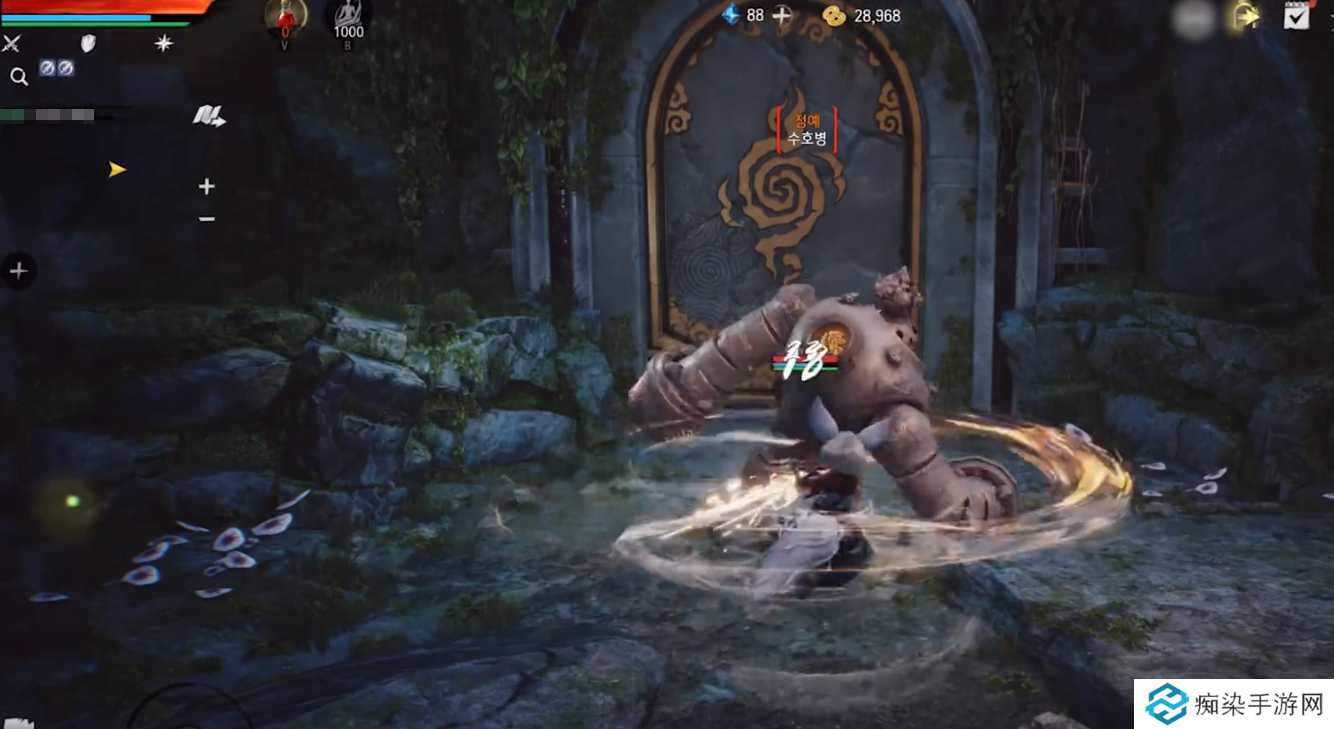Use the red health potion
Image resolution: width=1334 pixels, height=729 pixels.
point(285,17)
